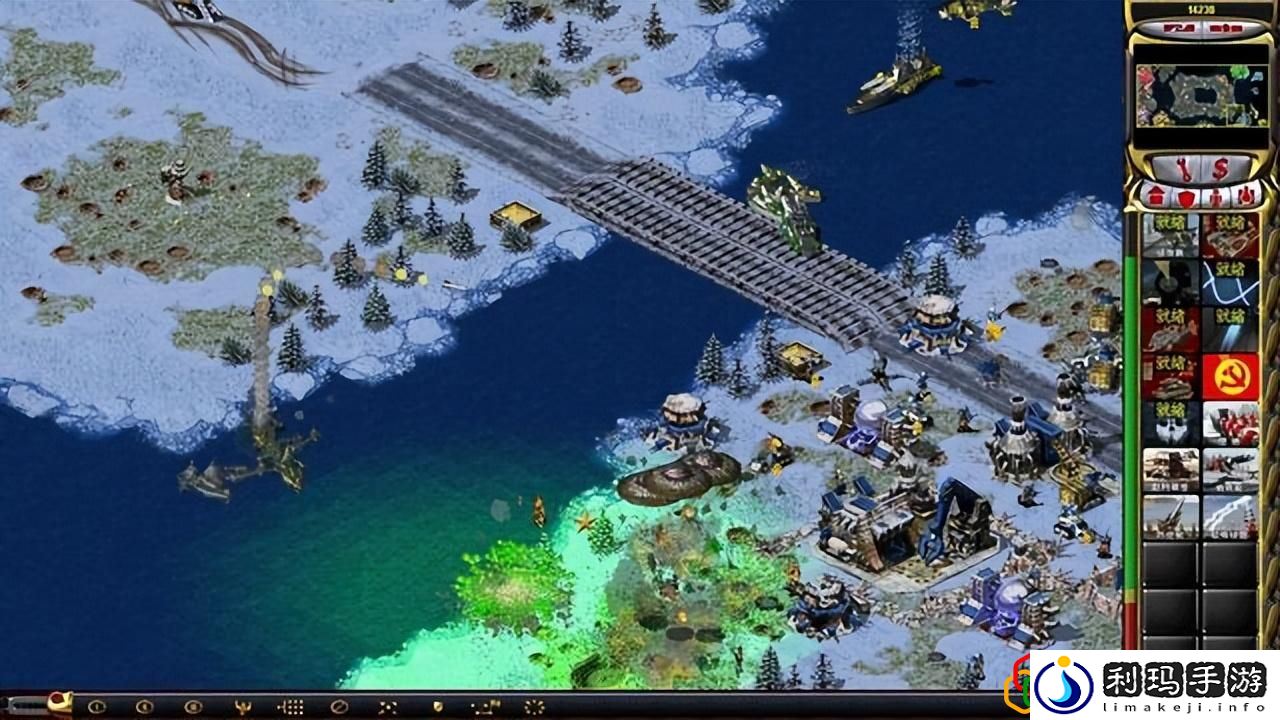Select the lightning bolt ready icon

point(1230,281)
